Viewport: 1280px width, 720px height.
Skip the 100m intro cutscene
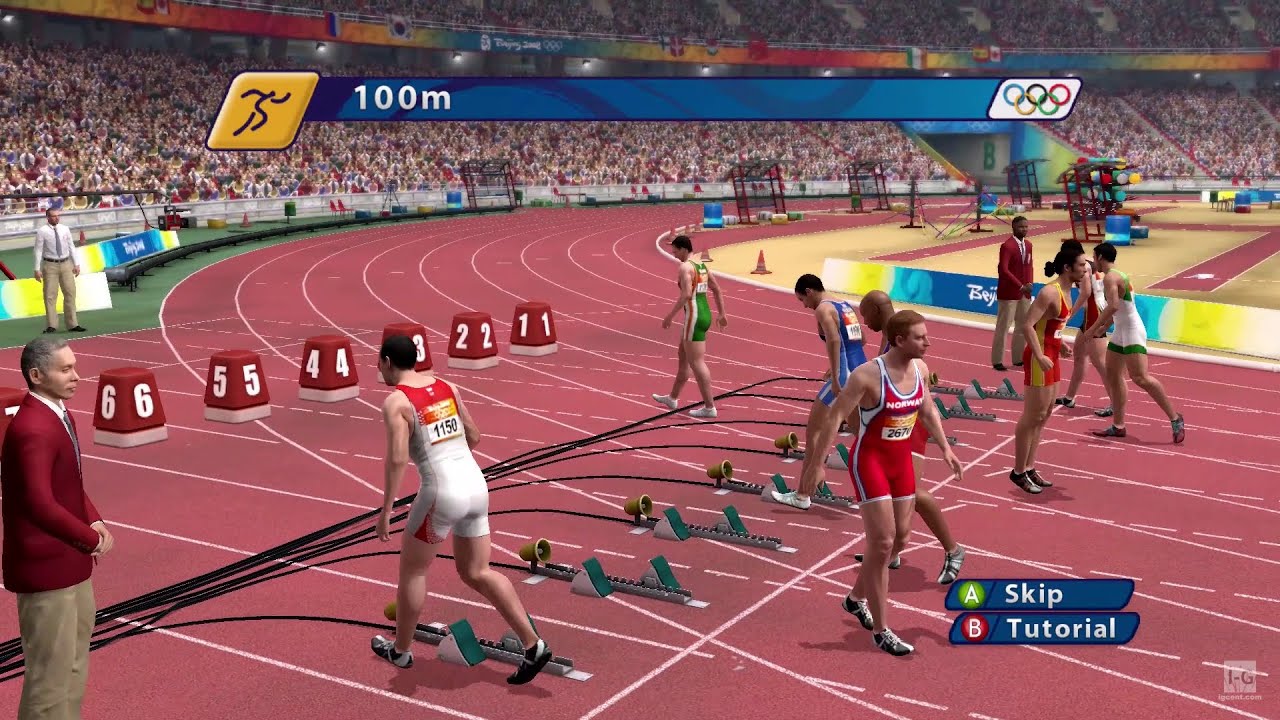[x=1040, y=594]
